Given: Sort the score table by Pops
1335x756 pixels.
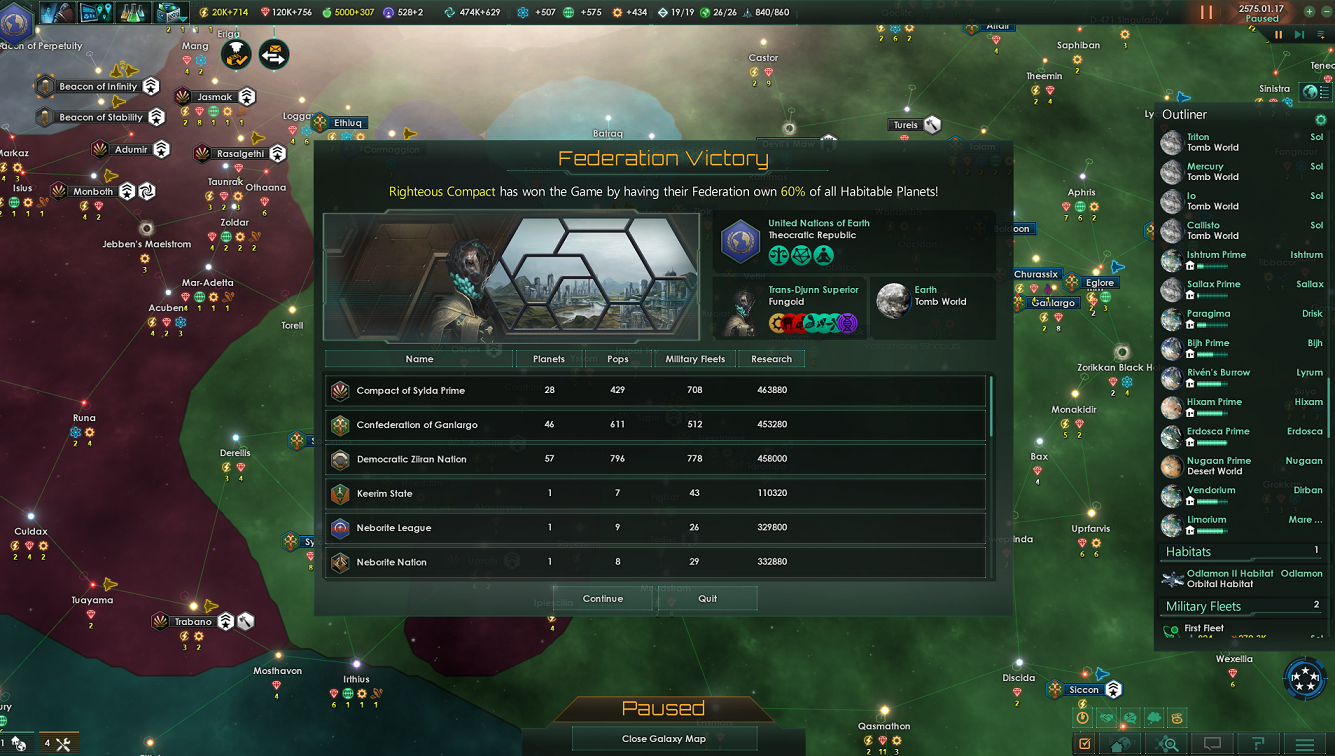Looking at the screenshot, I should (x=617, y=359).
